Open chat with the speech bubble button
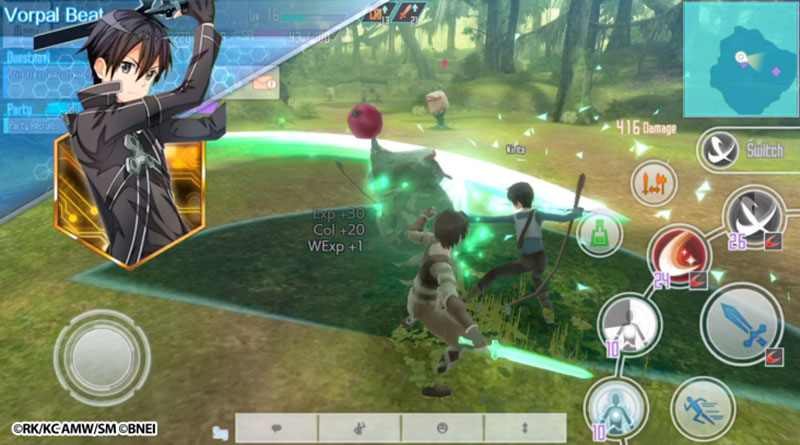The width and height of the screenshot is (800, 445). pos(276,428)
